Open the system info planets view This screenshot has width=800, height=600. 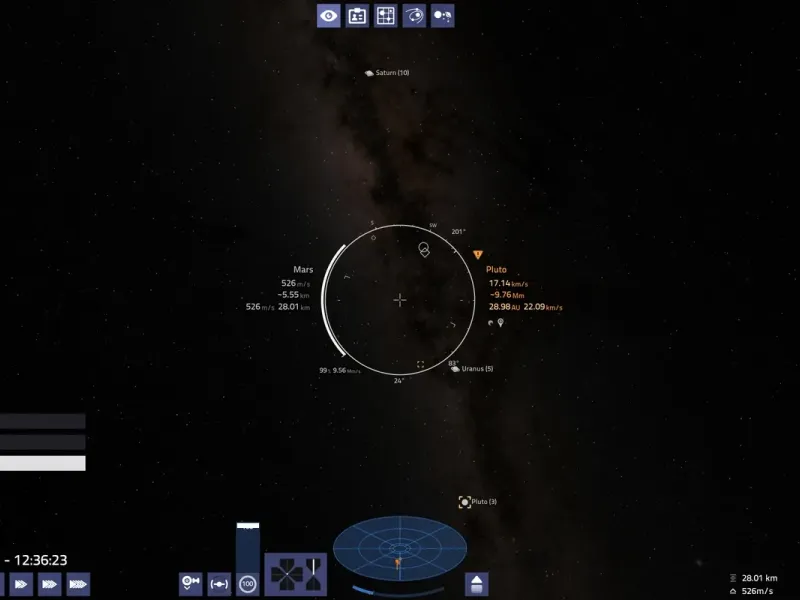click(442, 15)
